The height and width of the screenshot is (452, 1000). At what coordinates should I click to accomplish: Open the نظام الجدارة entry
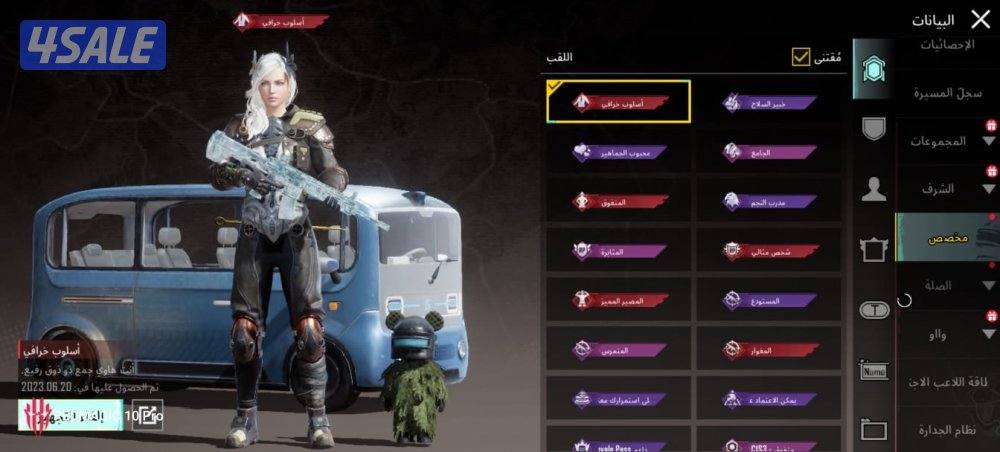[x=944, y=429]
